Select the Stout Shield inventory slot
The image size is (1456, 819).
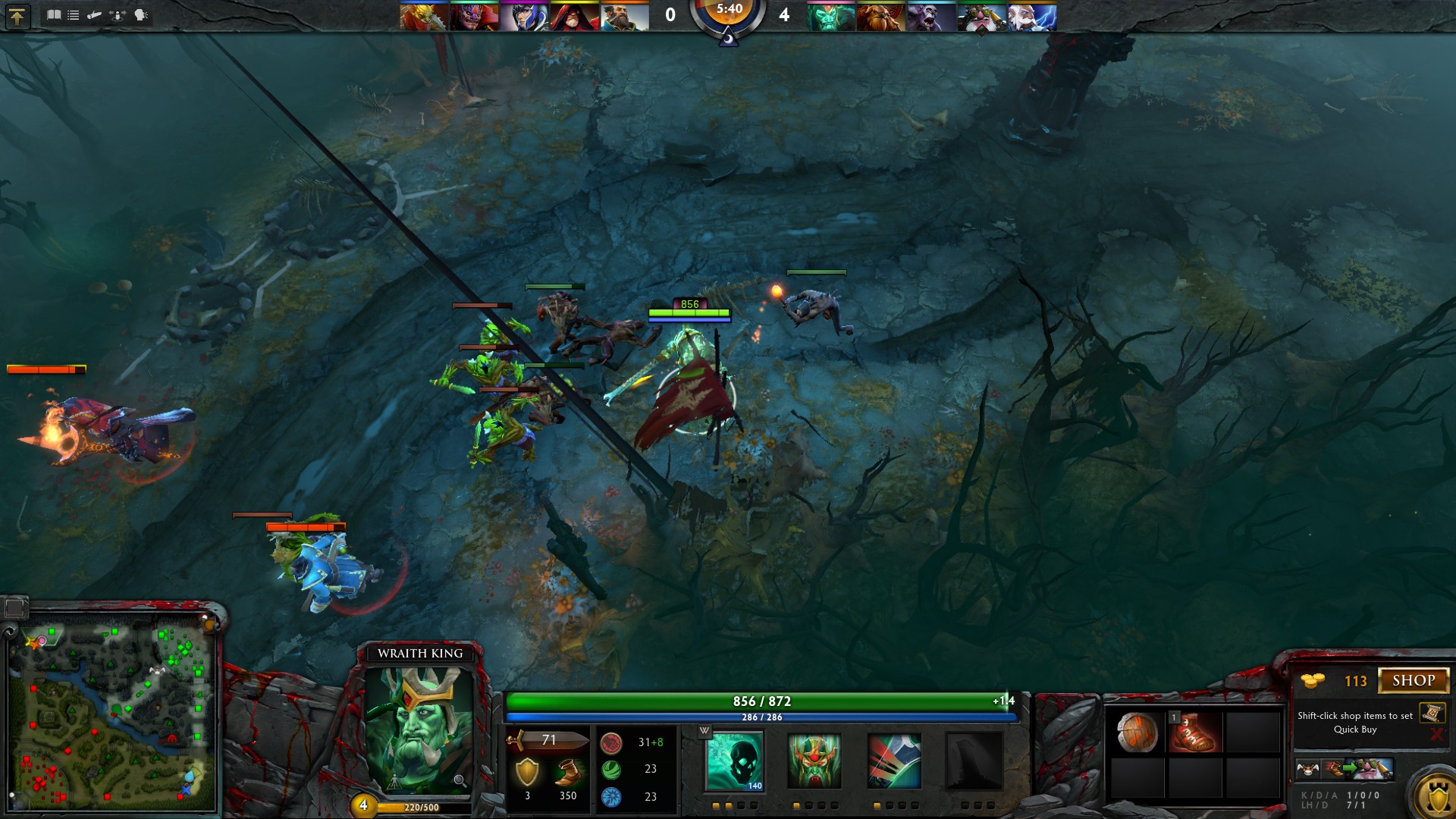click(1137, 733)
